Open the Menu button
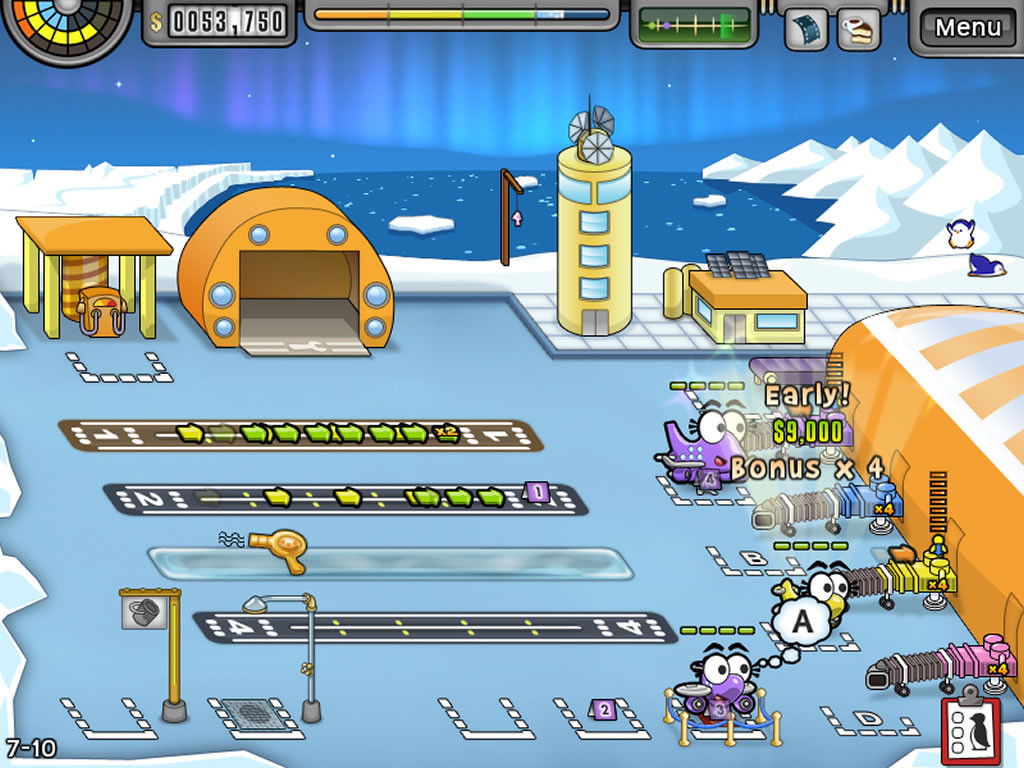Screen dimensions: 1024x768 [967, 27]
